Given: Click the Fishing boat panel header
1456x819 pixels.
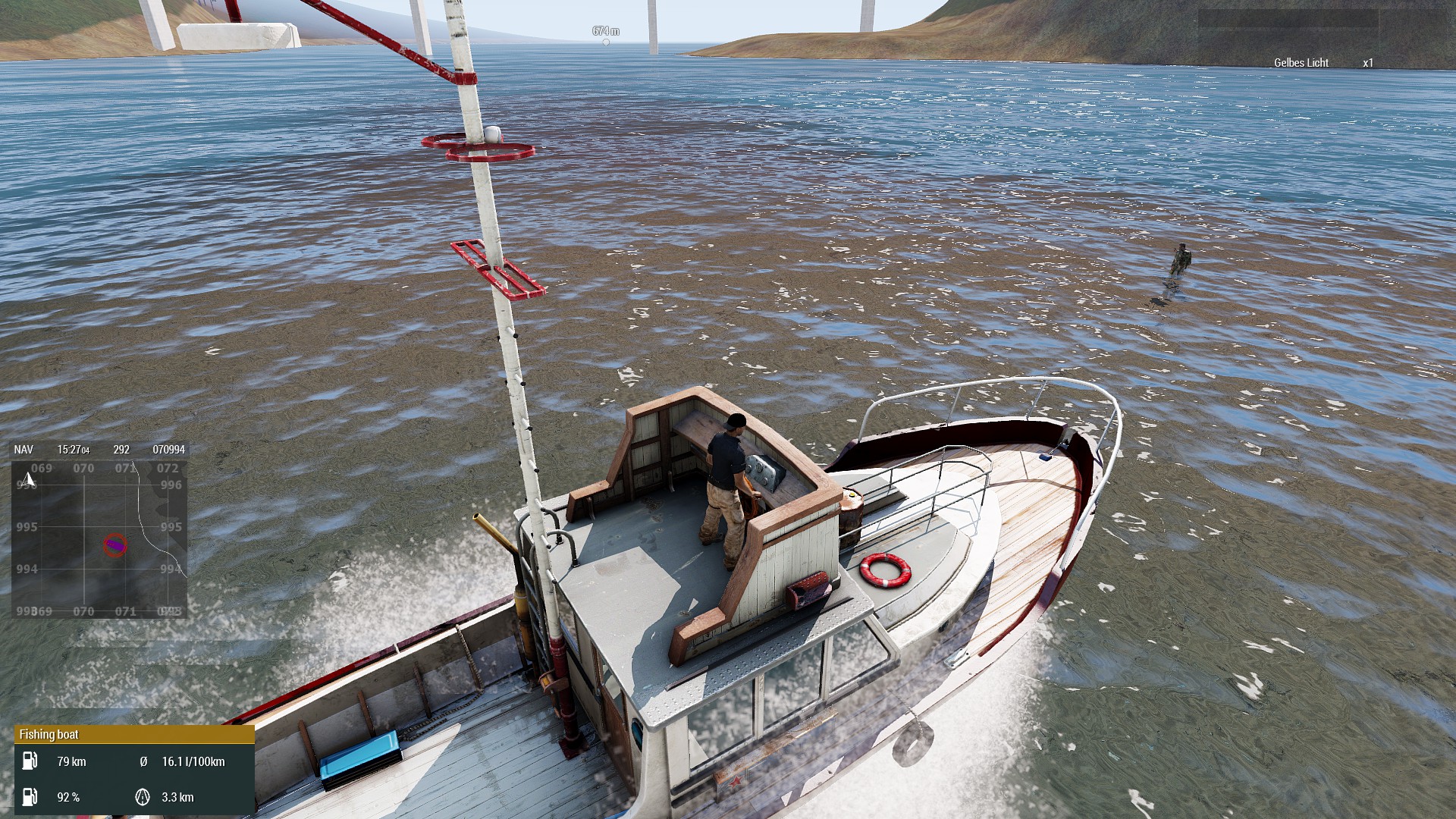Looking at the screenshot, I should pyautogui.click(x=134, y=734).
